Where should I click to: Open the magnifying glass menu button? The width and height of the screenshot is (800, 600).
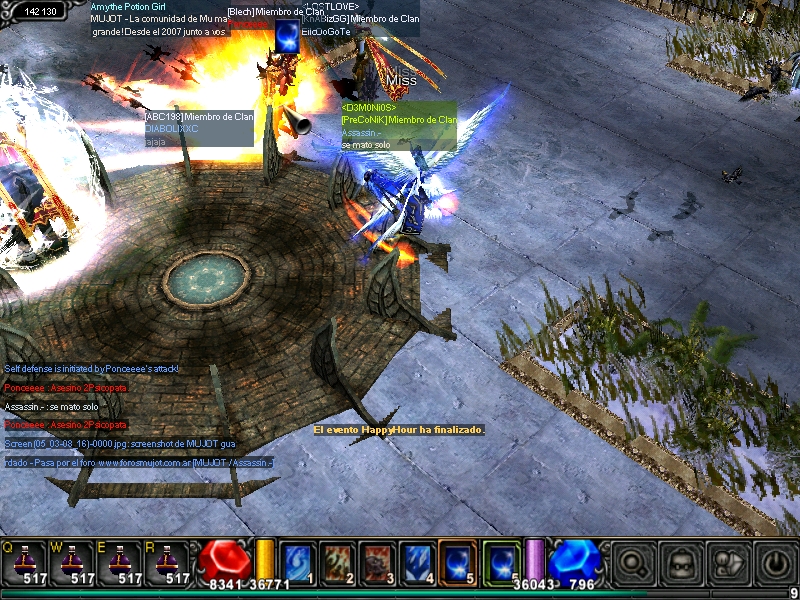tap(633, 563)
